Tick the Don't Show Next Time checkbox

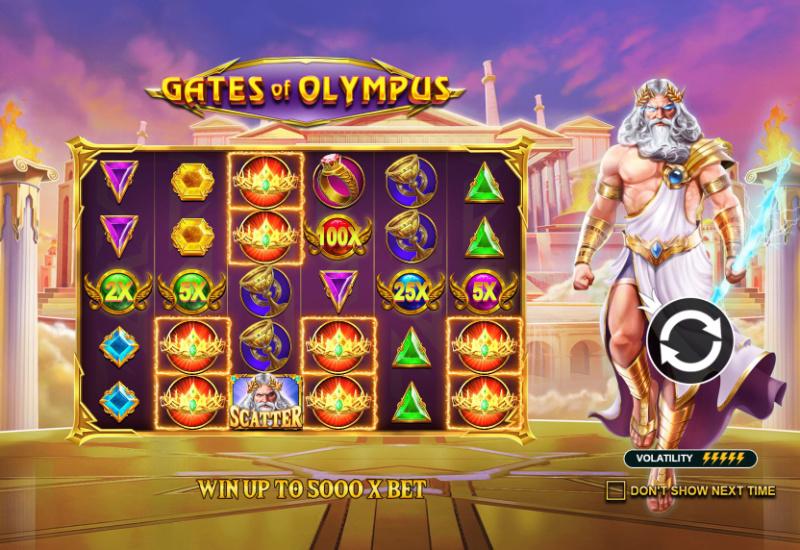click(x=616, y=490)
